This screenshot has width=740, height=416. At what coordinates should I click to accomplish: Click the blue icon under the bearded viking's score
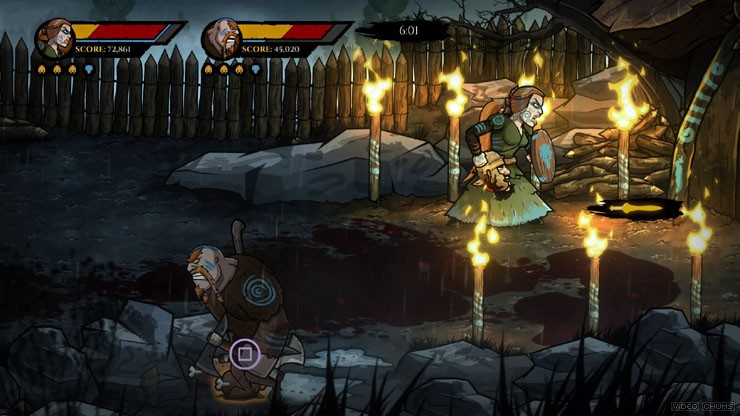pos(256,69)
